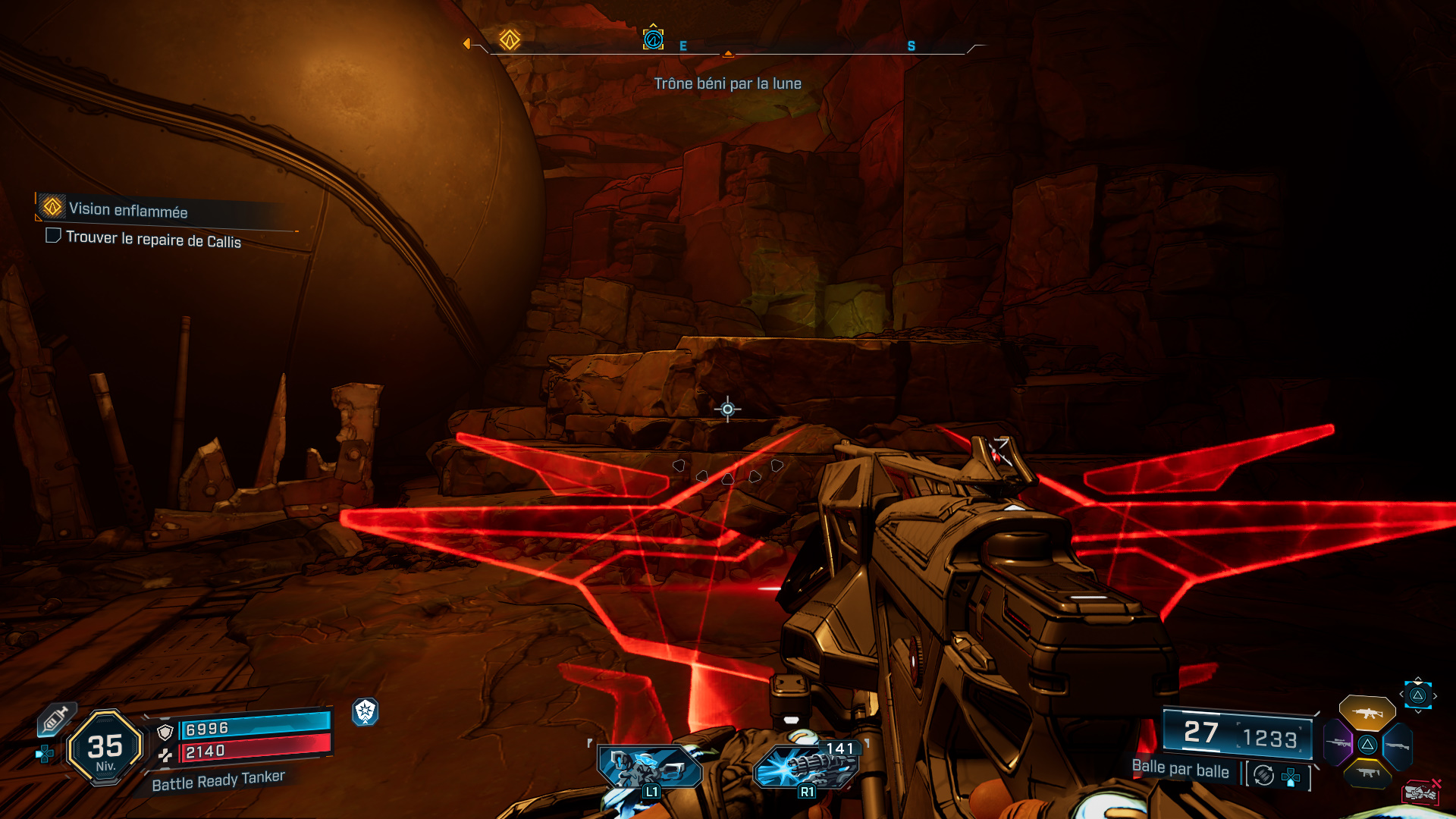1456x819 pixels.
Task: Toggle the Trouver le repaire de Callis checkbox
Action: click(x=53, y=236)
